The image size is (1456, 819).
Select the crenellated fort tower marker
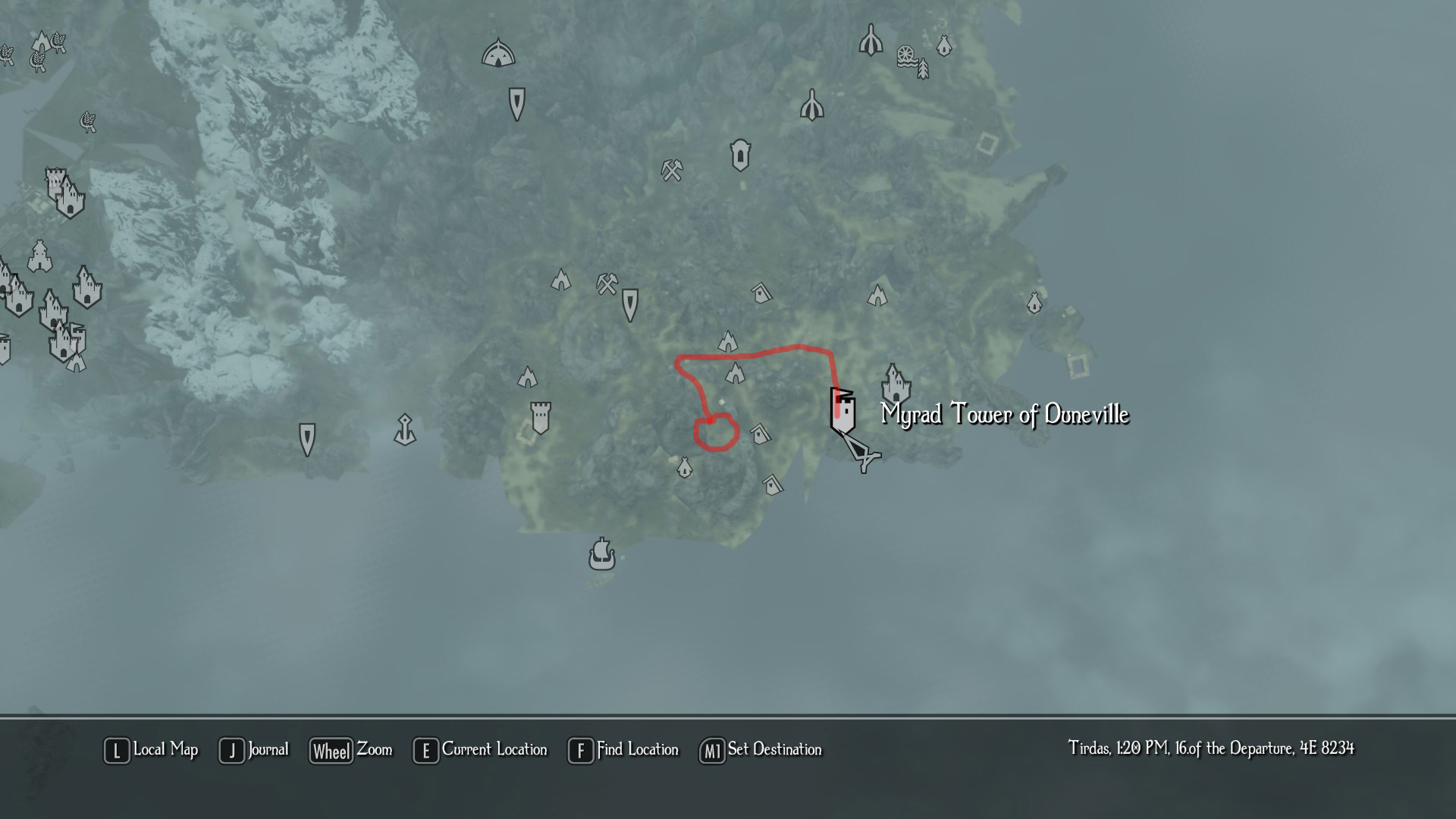pyautogui.click(x=540, y=418)
